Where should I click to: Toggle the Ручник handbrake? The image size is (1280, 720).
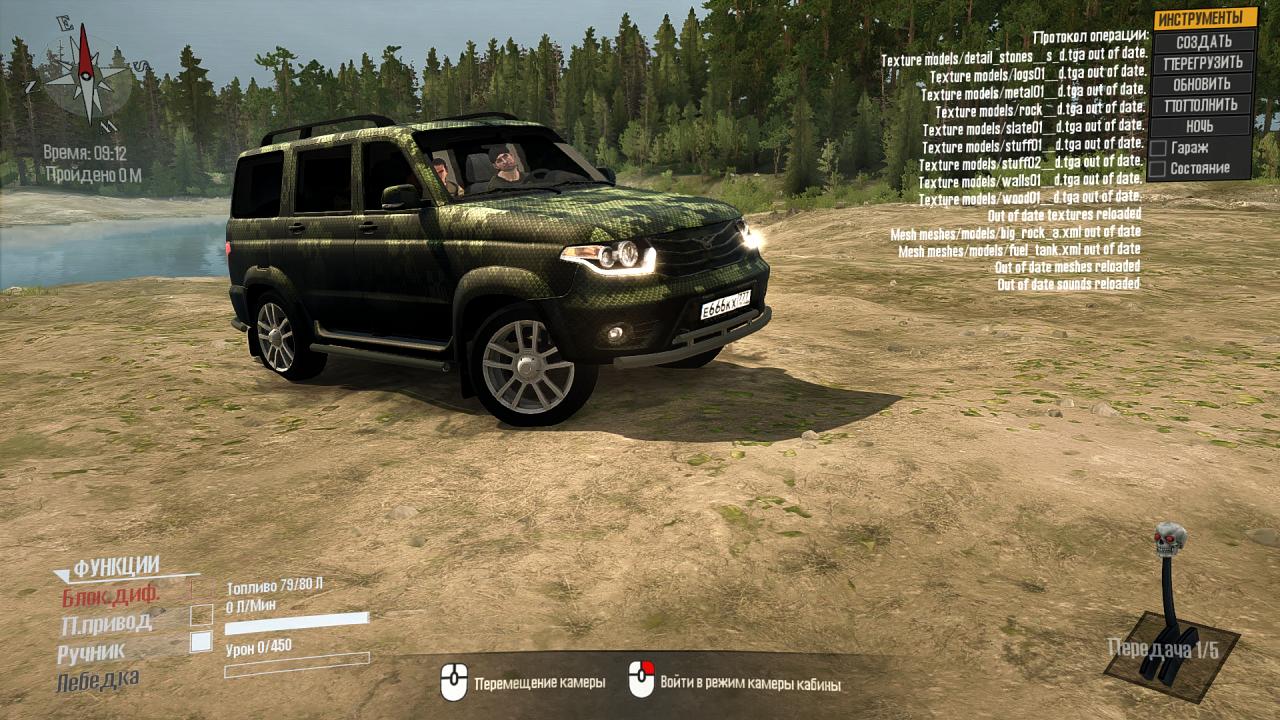92,652
